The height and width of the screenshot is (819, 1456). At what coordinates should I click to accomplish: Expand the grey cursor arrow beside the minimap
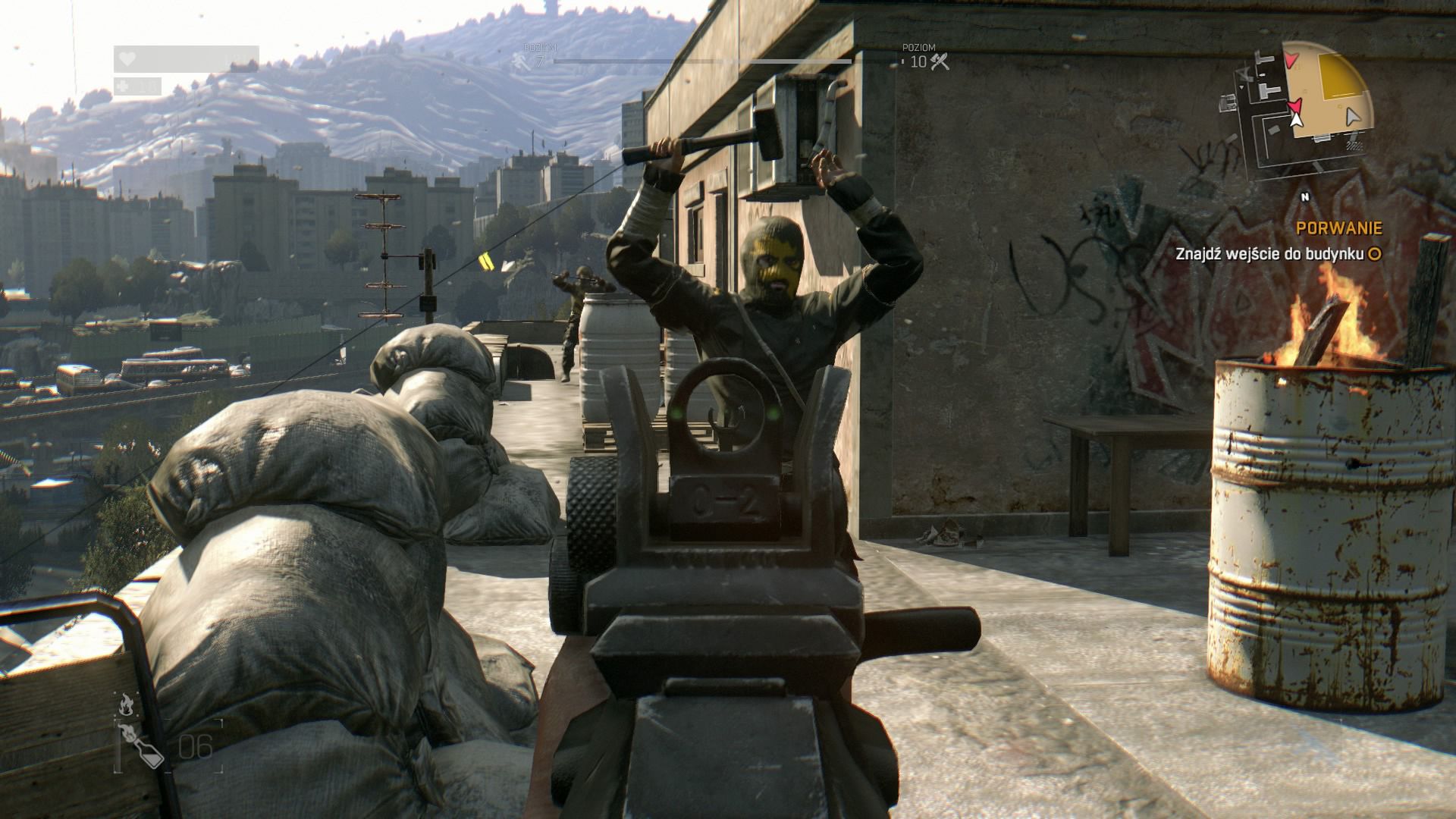tap(1352, 117)
